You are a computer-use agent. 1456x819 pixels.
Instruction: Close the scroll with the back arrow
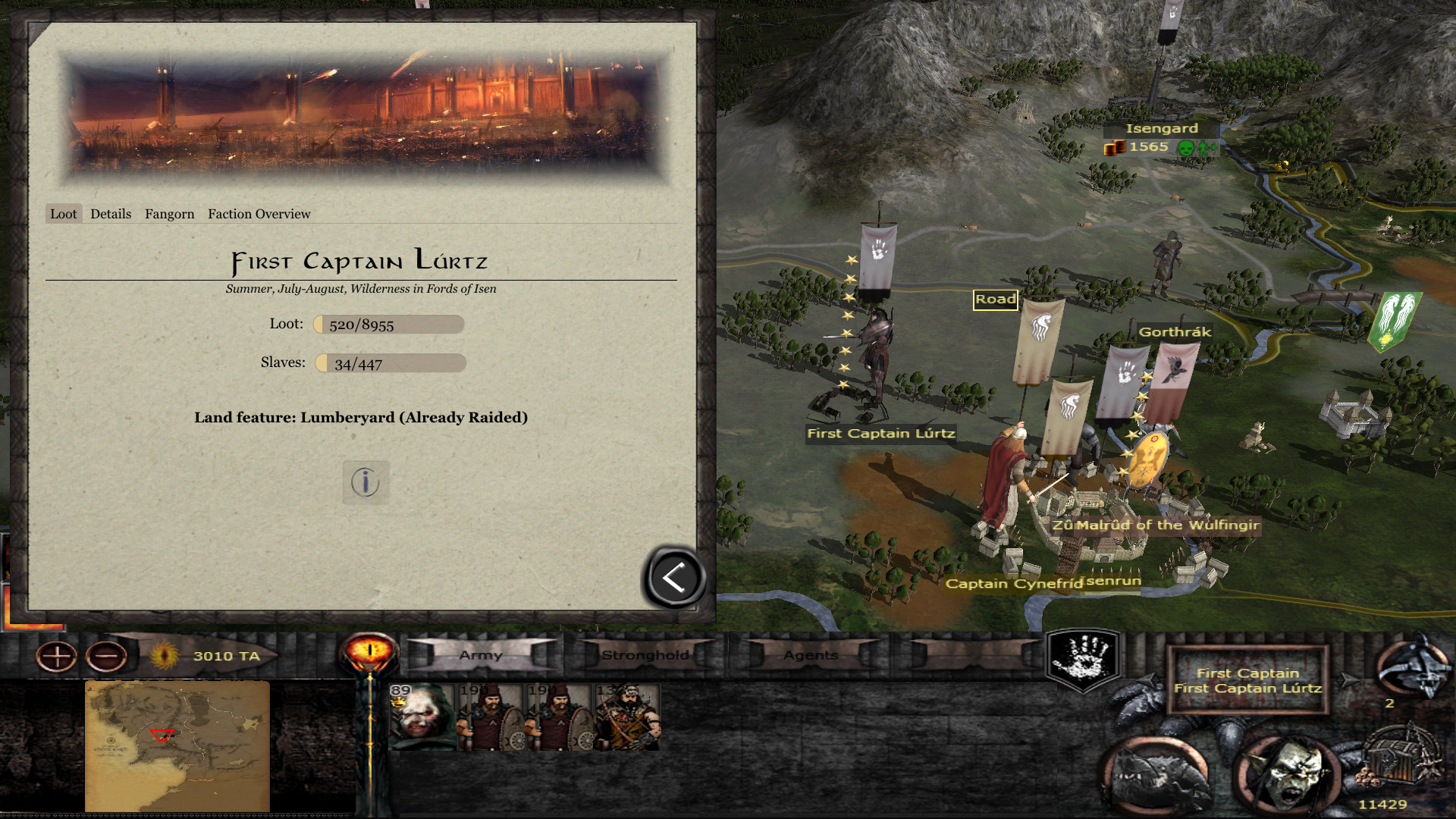pos(674,578)
